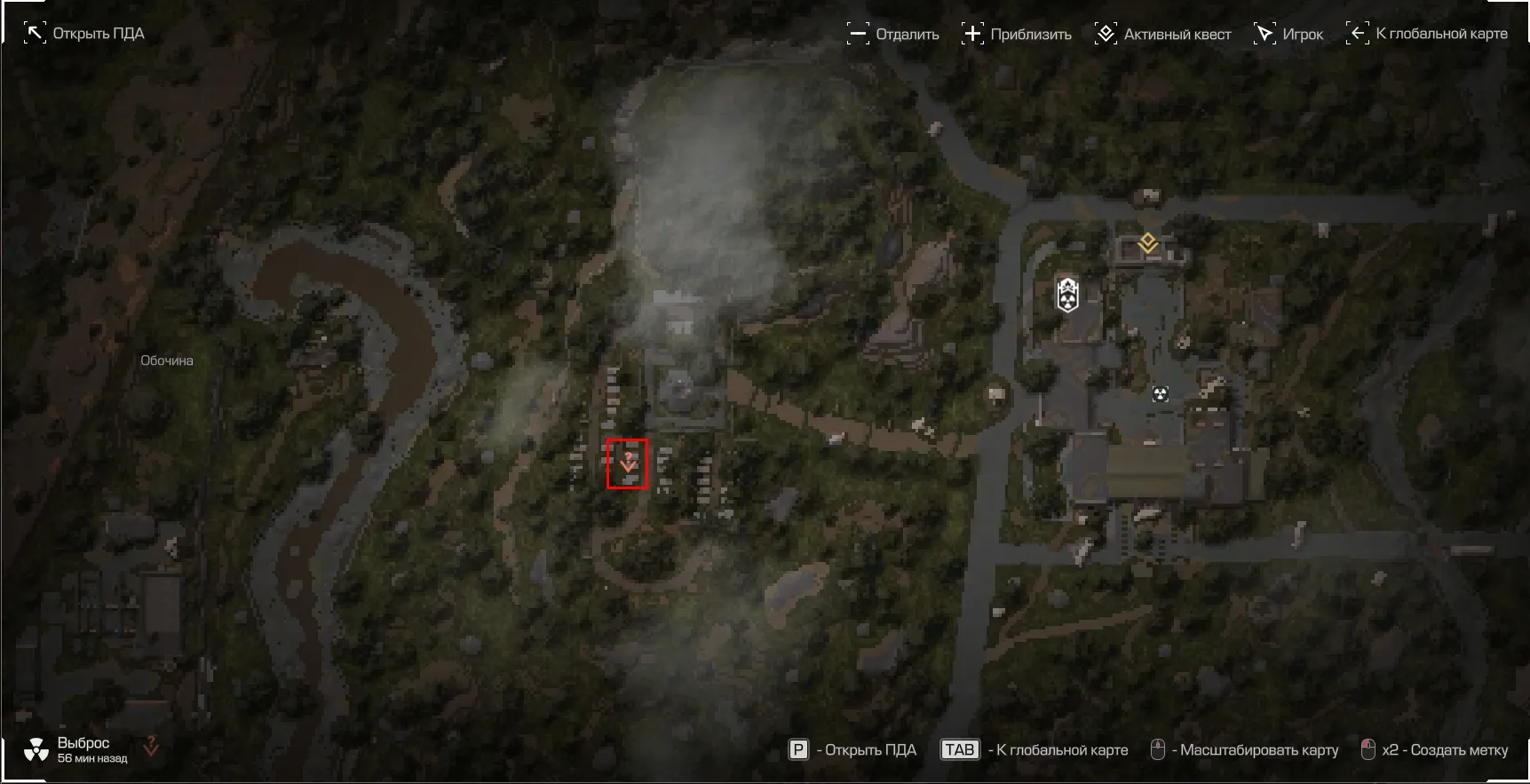The height and width of the screenshot is (784, 1530).
Task: Return via the top К глобальной карте button
Action: click(1428, 34)
